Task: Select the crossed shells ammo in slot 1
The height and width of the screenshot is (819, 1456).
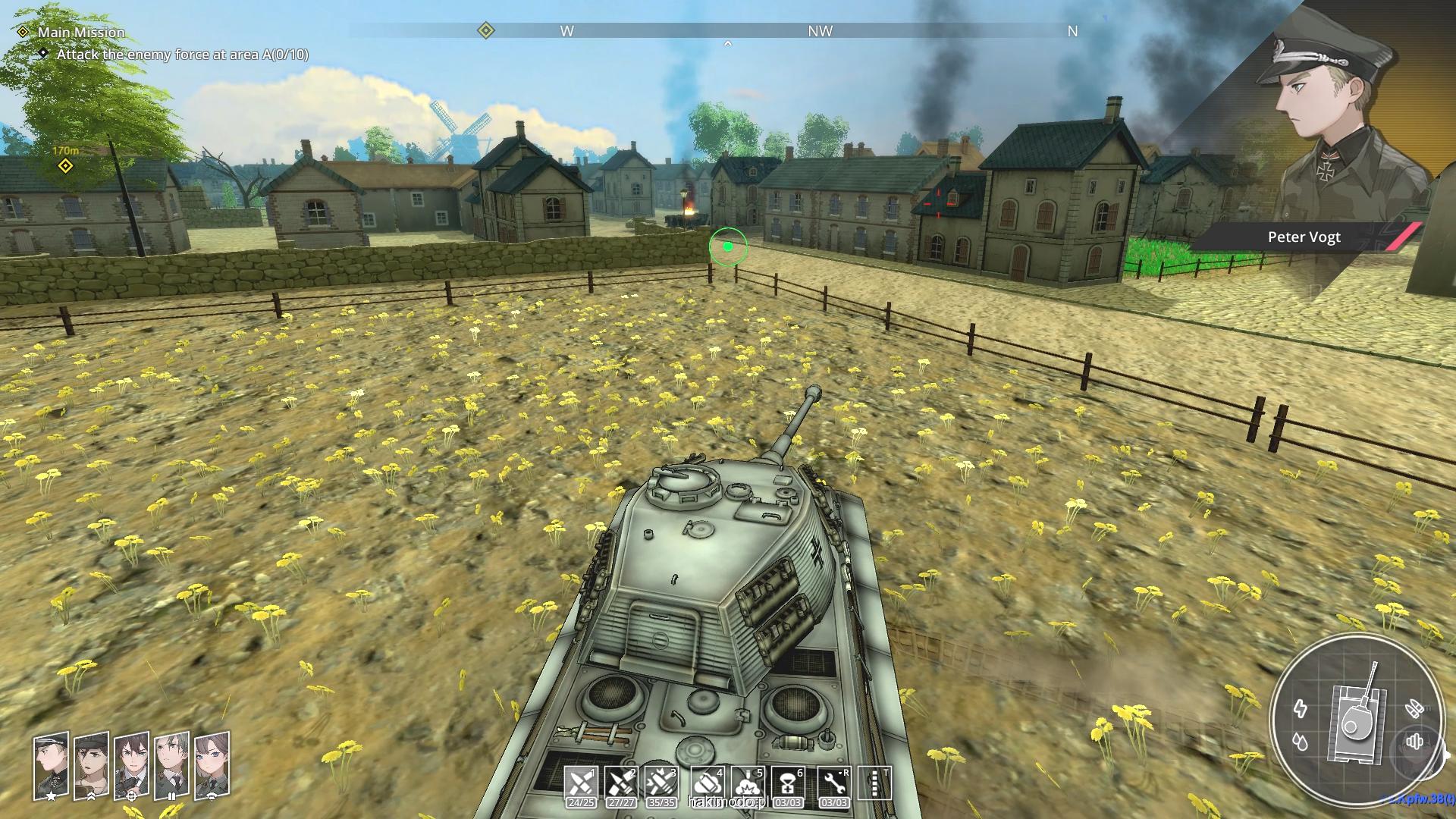Action: (581, 783)
